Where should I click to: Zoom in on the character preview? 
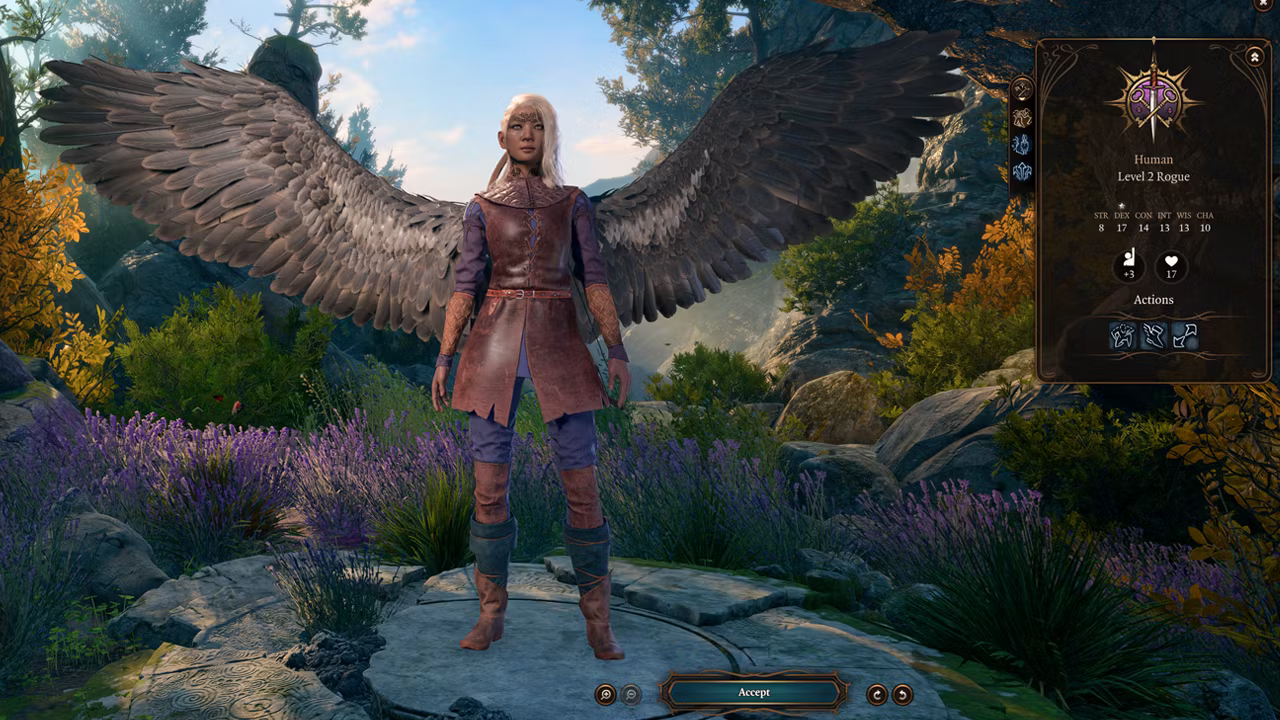point(605,694)
